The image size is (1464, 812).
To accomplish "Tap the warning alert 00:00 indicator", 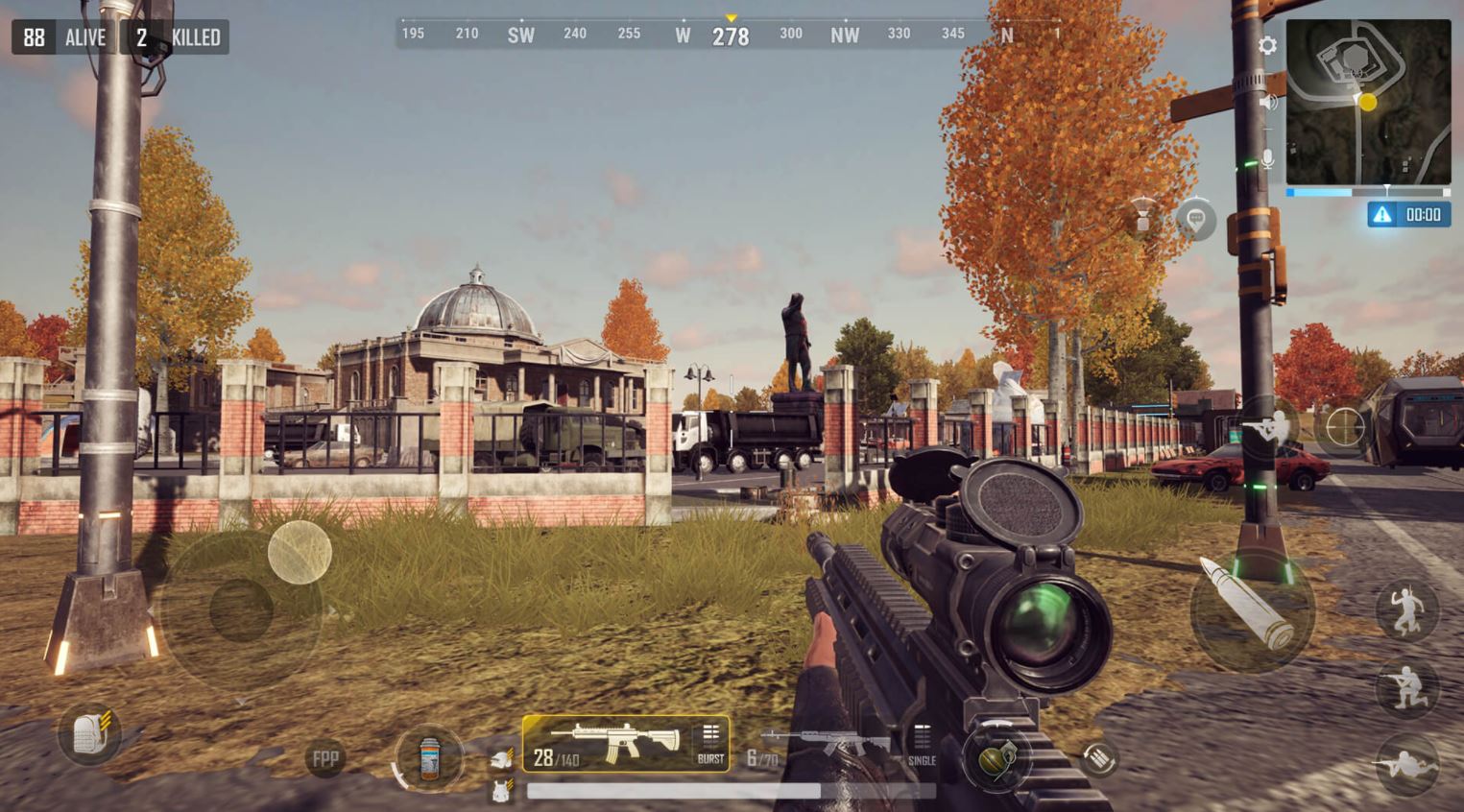I will 1407,214.
